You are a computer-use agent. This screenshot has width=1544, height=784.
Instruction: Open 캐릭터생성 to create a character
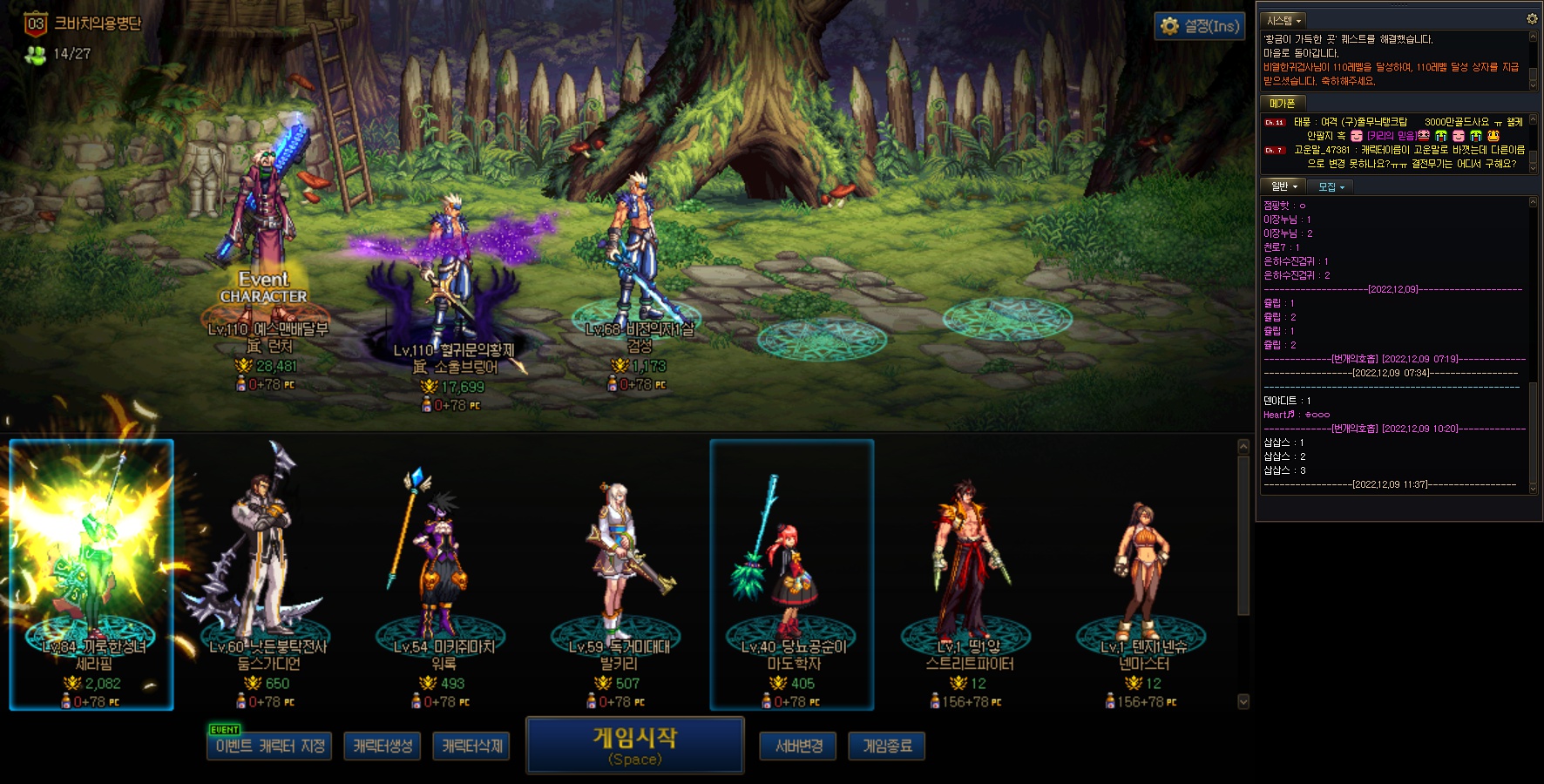coord(383,747)
